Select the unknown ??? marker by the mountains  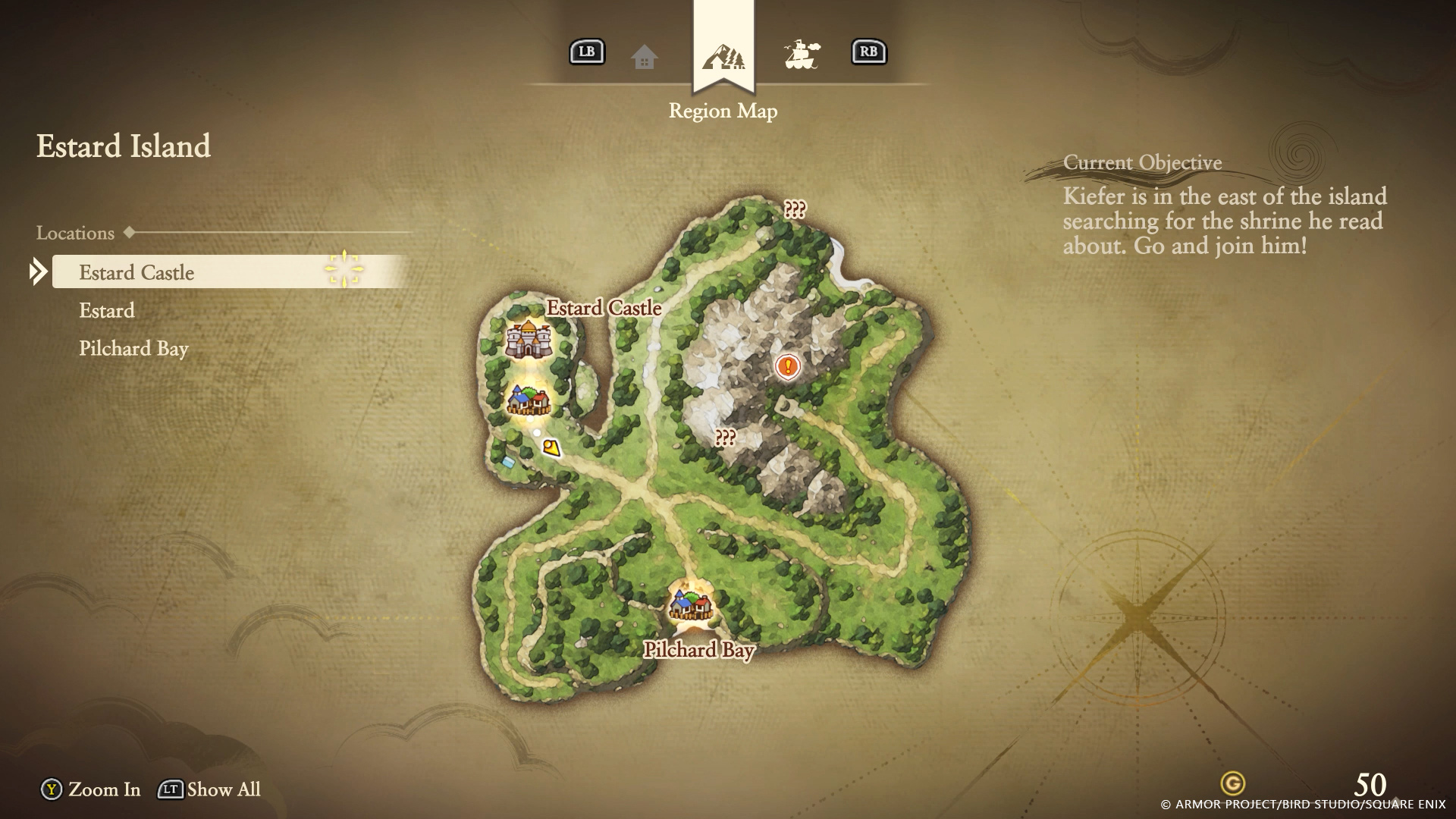[x=725, y=438]
